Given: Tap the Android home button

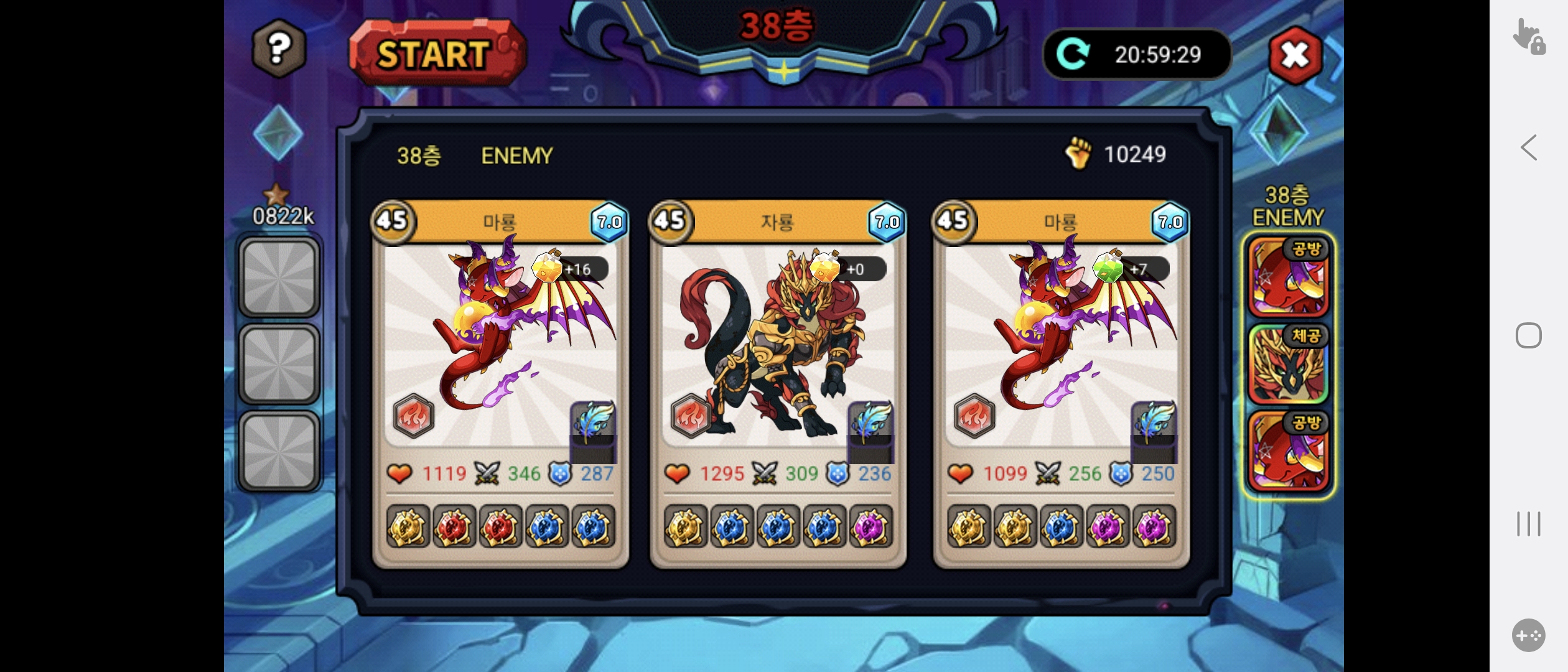Looking at the screenshot, I should 1528,336.
